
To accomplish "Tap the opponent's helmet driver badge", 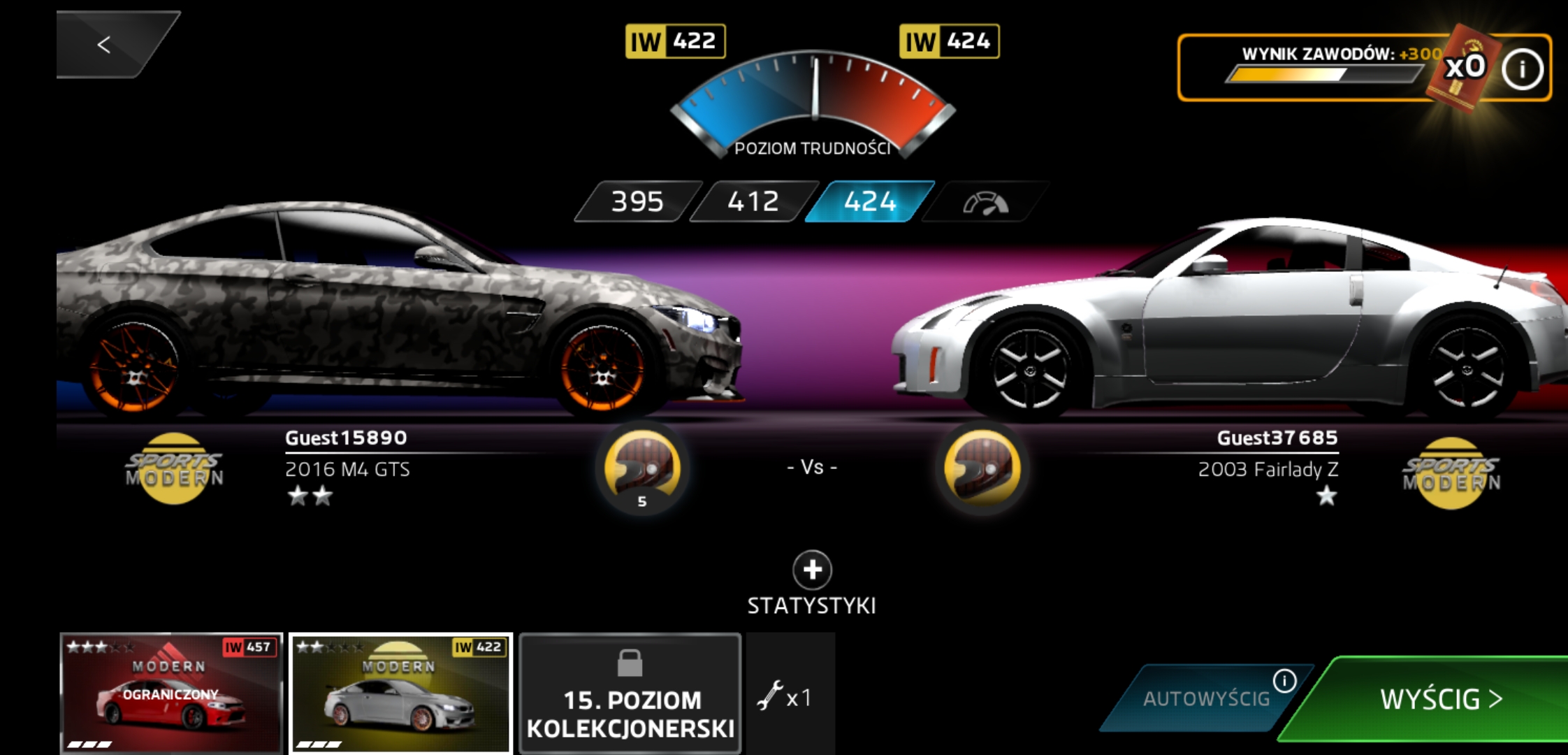I will point(982,468).
